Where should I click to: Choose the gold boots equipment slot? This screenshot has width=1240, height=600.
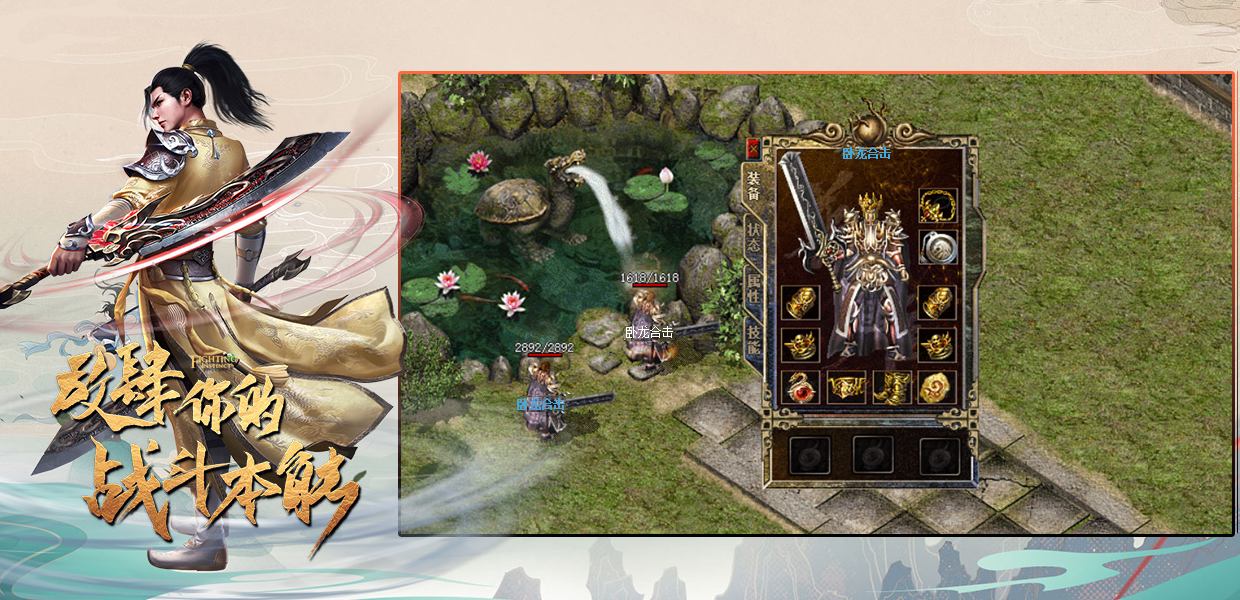coord(891,387)
